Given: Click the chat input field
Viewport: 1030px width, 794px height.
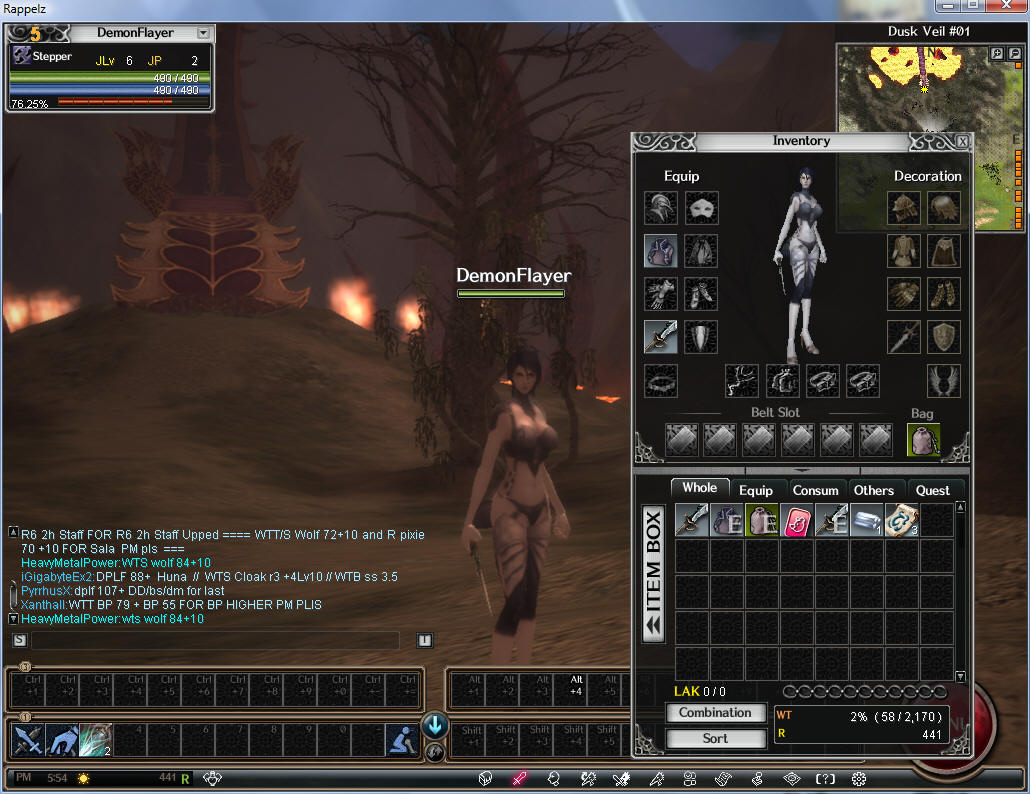Looking at the screenshot, I should pos(215,640).
